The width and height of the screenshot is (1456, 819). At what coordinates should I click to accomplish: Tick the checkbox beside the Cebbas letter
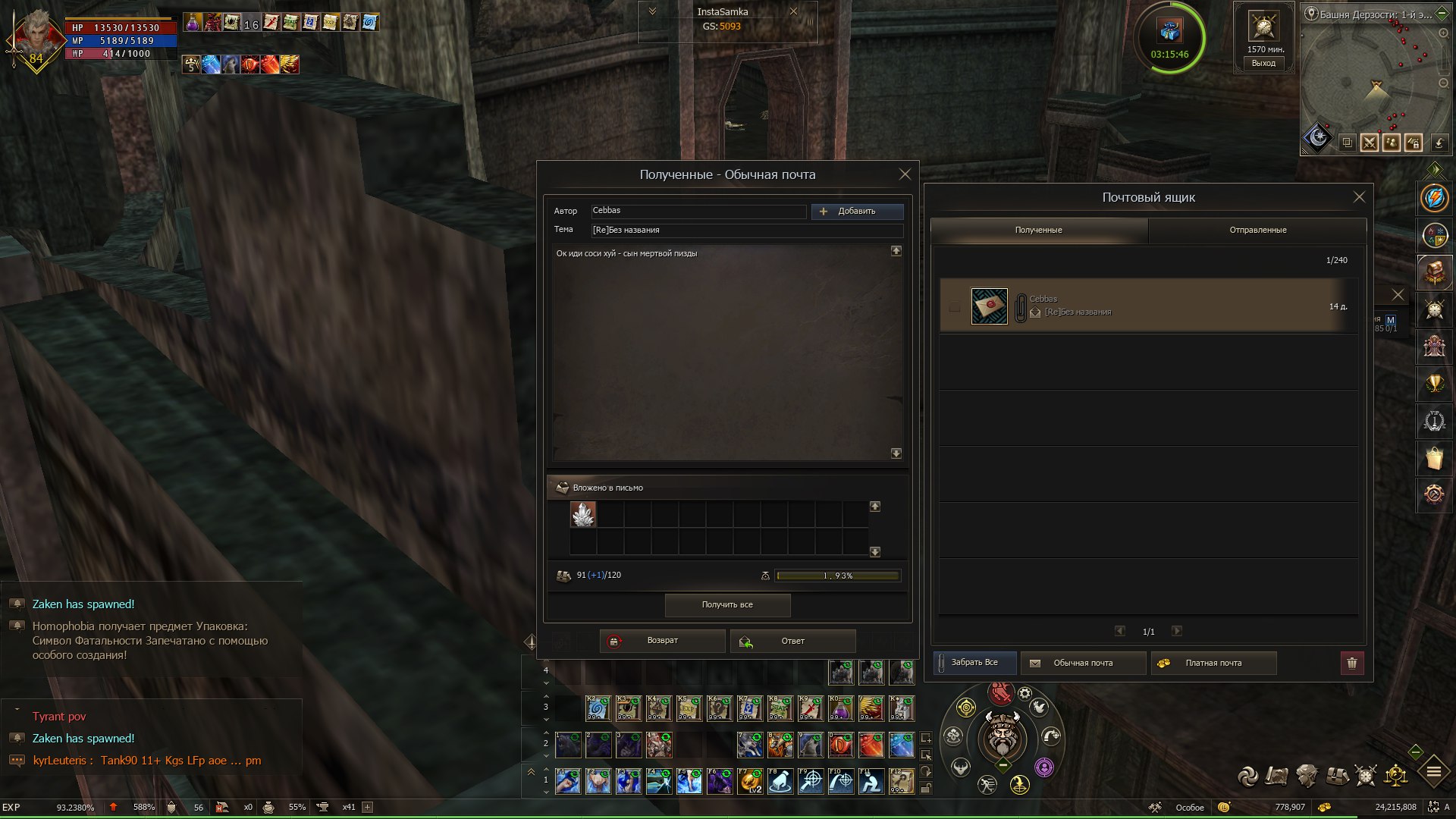(954, 307)
